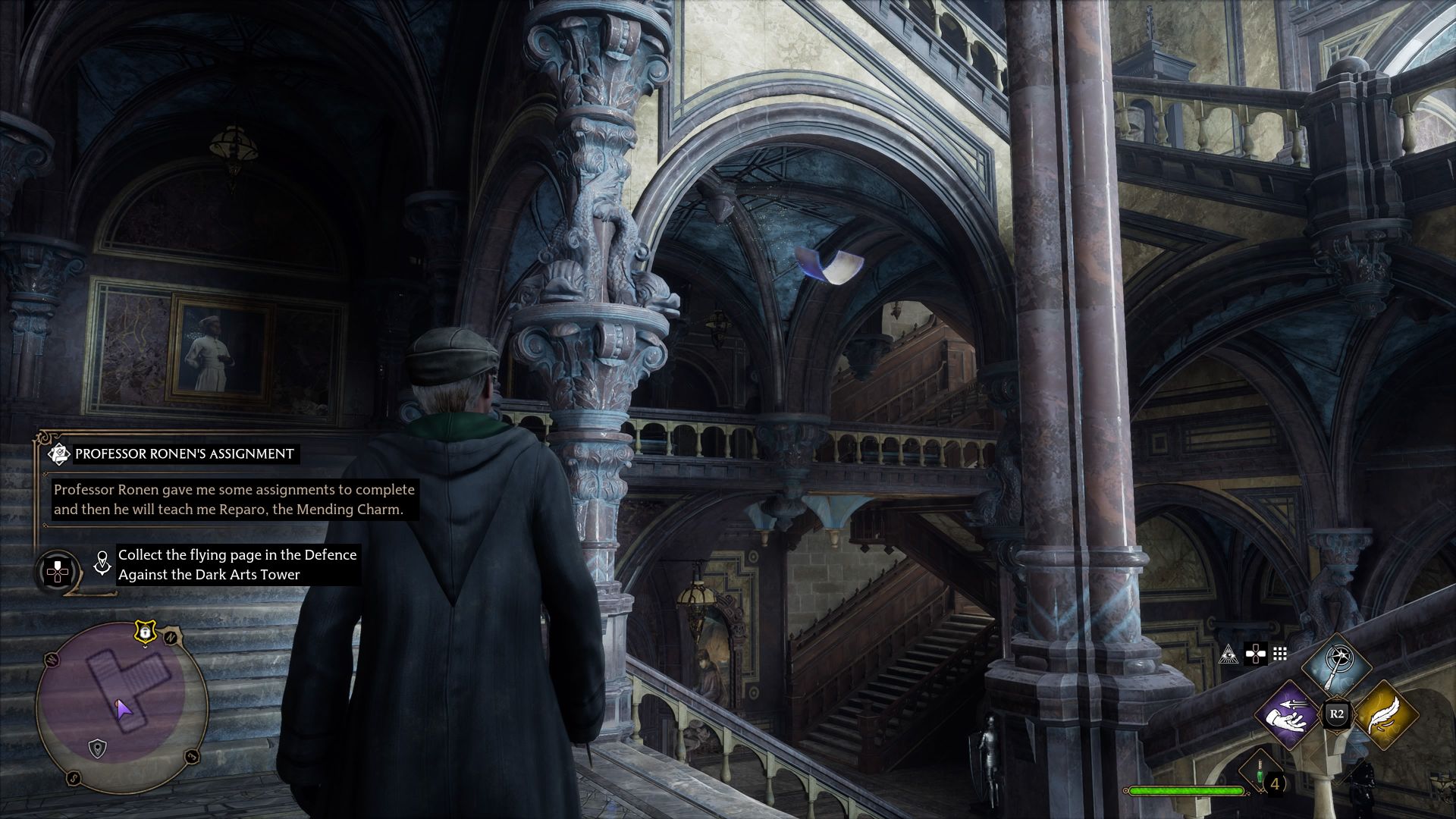This screenshot has width=1456, height=819.
Task: Select the golden feather spell slot
Action: coord(1385,717)
